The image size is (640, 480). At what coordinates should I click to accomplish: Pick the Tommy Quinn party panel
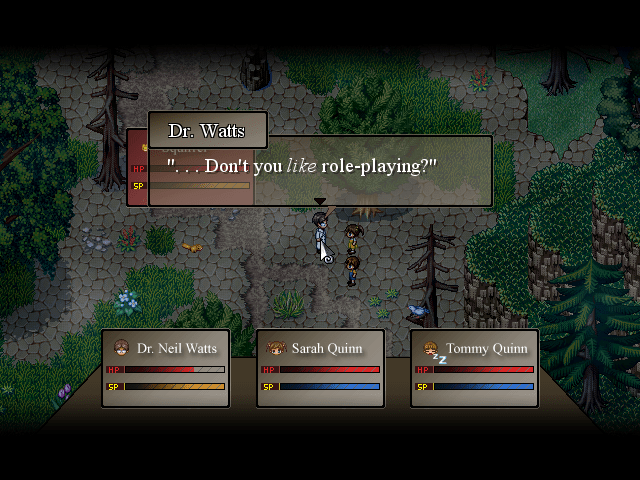point(474,368)
